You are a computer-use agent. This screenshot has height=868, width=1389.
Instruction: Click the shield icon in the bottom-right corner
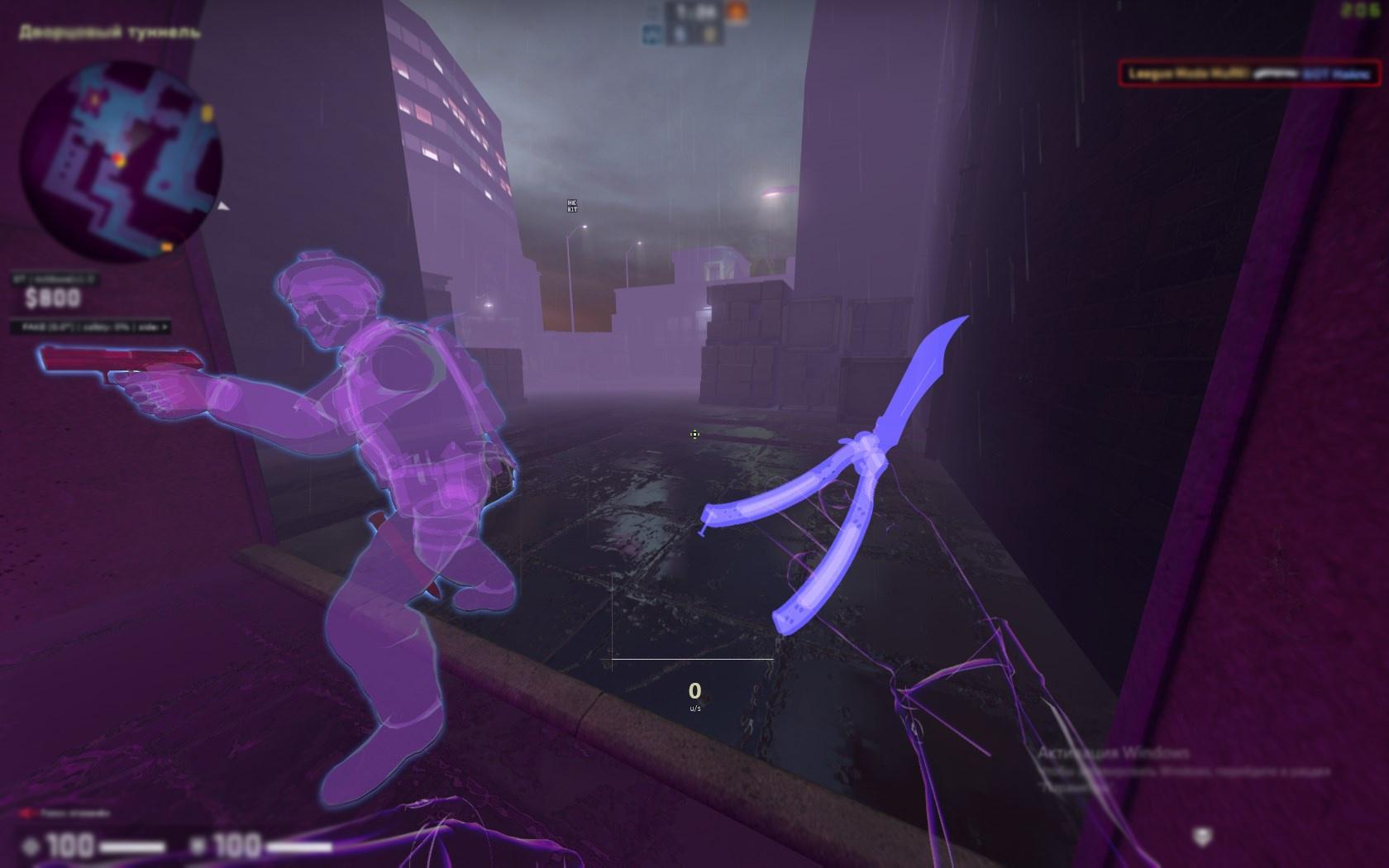coord(1202,837)
